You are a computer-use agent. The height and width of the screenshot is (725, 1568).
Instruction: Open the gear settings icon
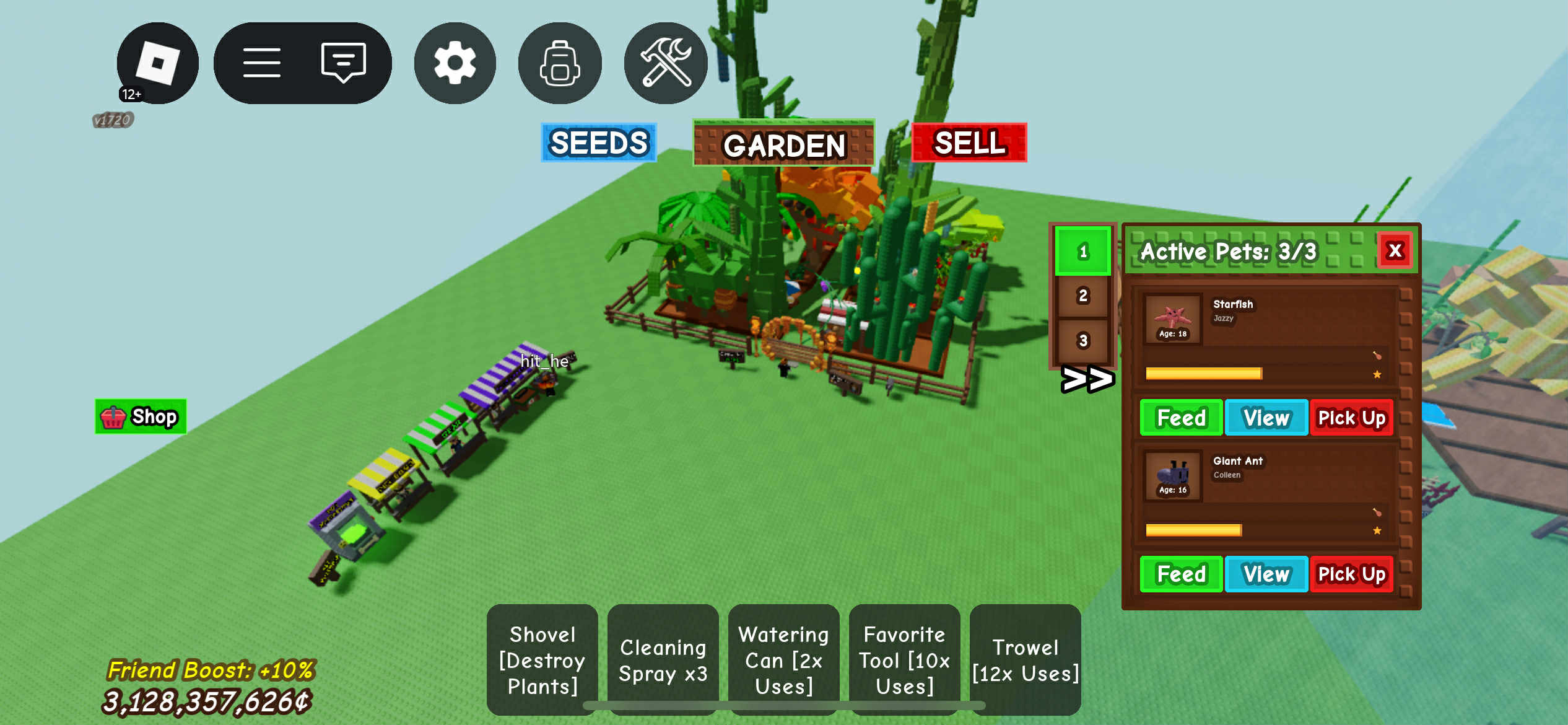click(x=455, y=63)
